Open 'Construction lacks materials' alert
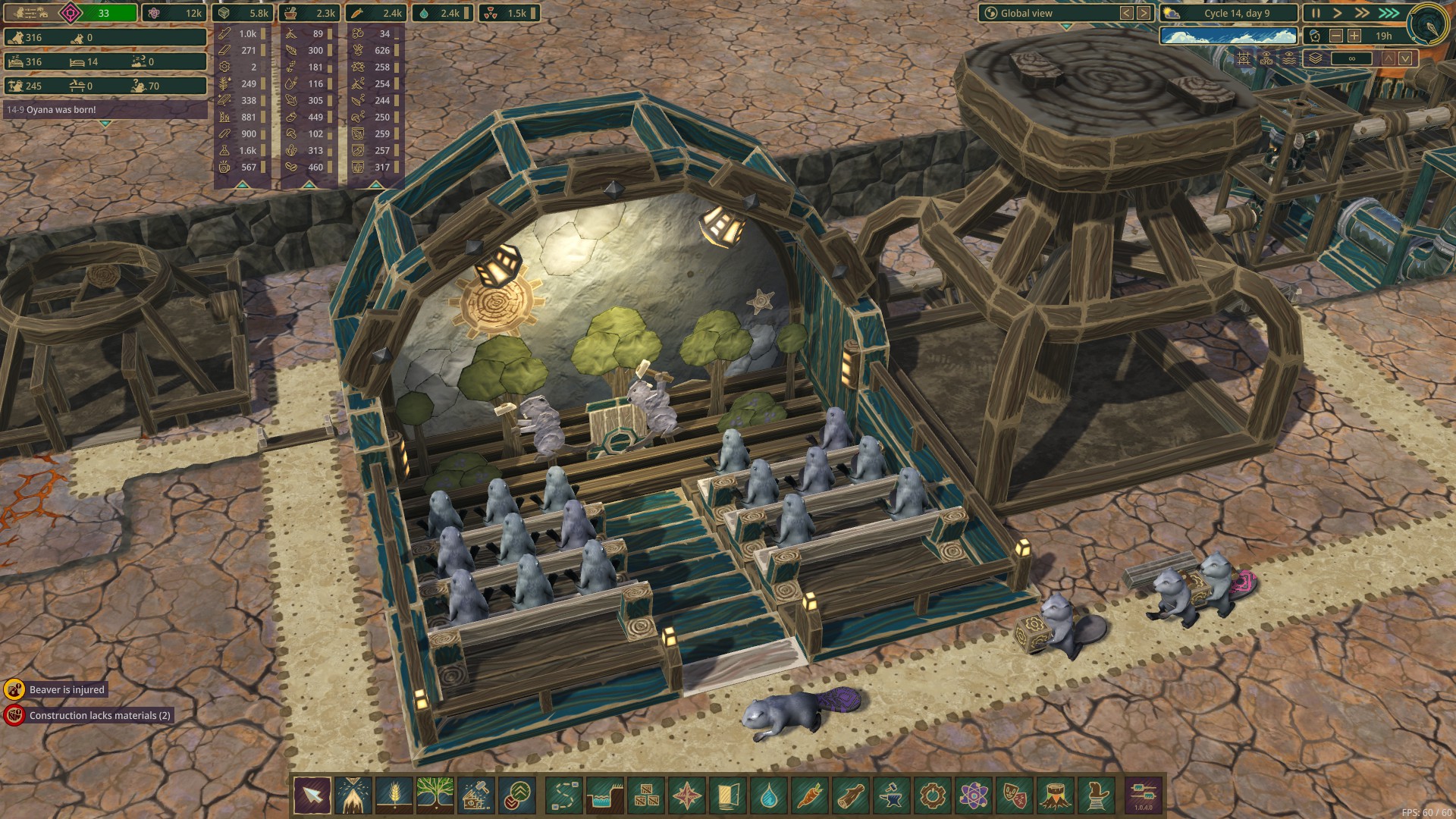 tap(99, 715)
